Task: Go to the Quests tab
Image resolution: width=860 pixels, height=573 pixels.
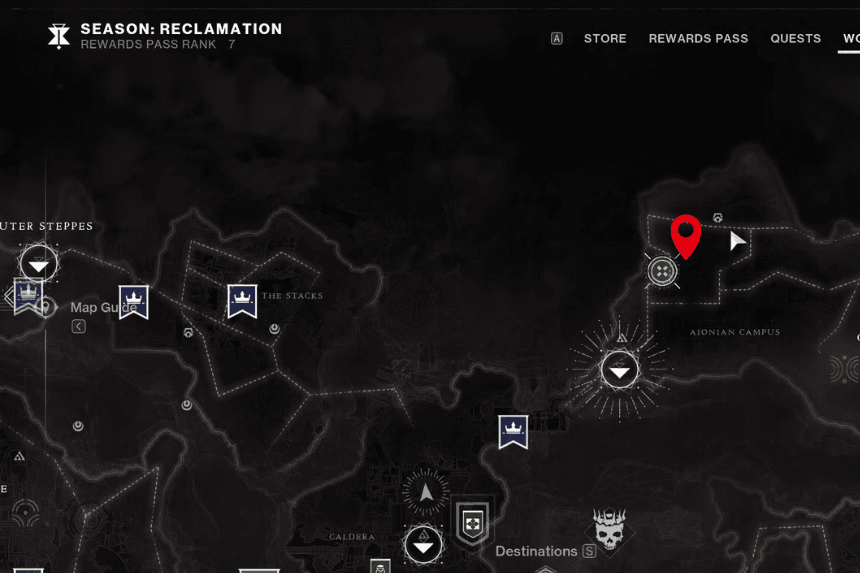Action: pyautogui.click(x=795, y=39)
